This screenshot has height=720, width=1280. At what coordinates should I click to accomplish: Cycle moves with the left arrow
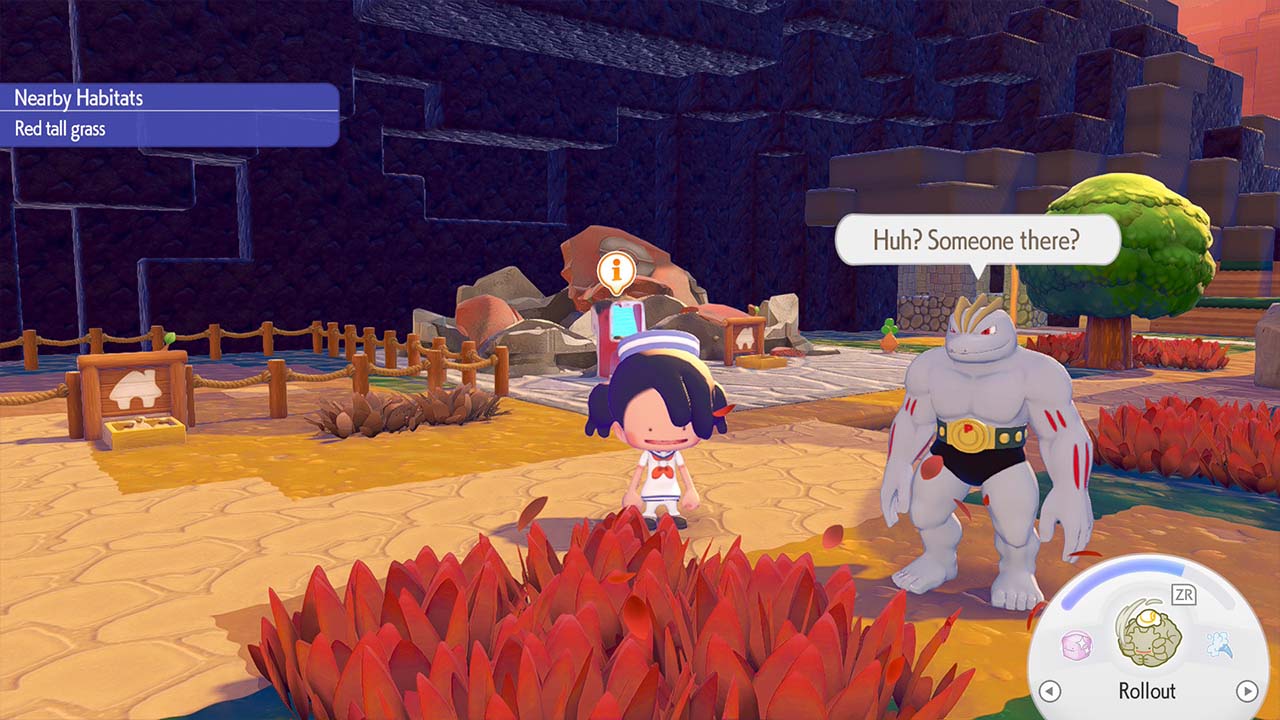click(1049, 691)
